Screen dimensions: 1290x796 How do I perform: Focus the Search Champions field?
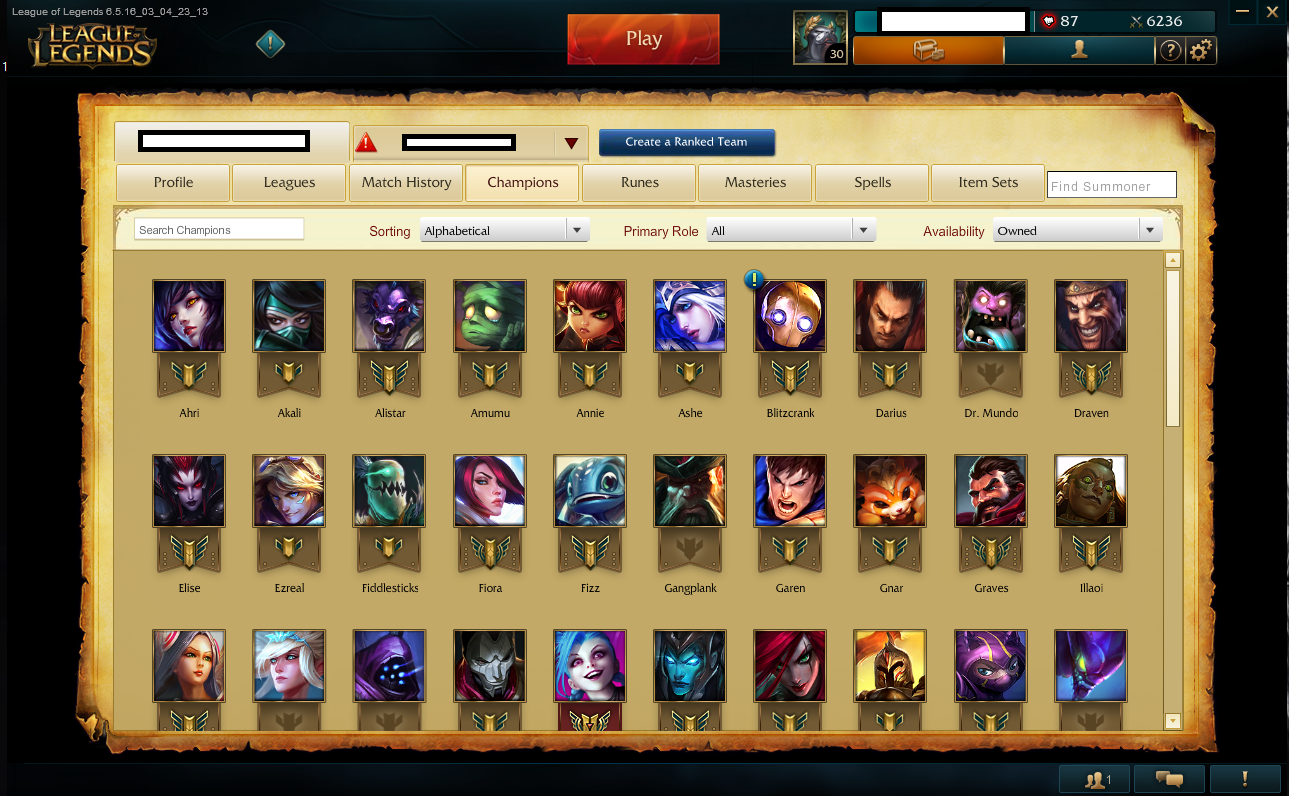click(x=219, y=230)
